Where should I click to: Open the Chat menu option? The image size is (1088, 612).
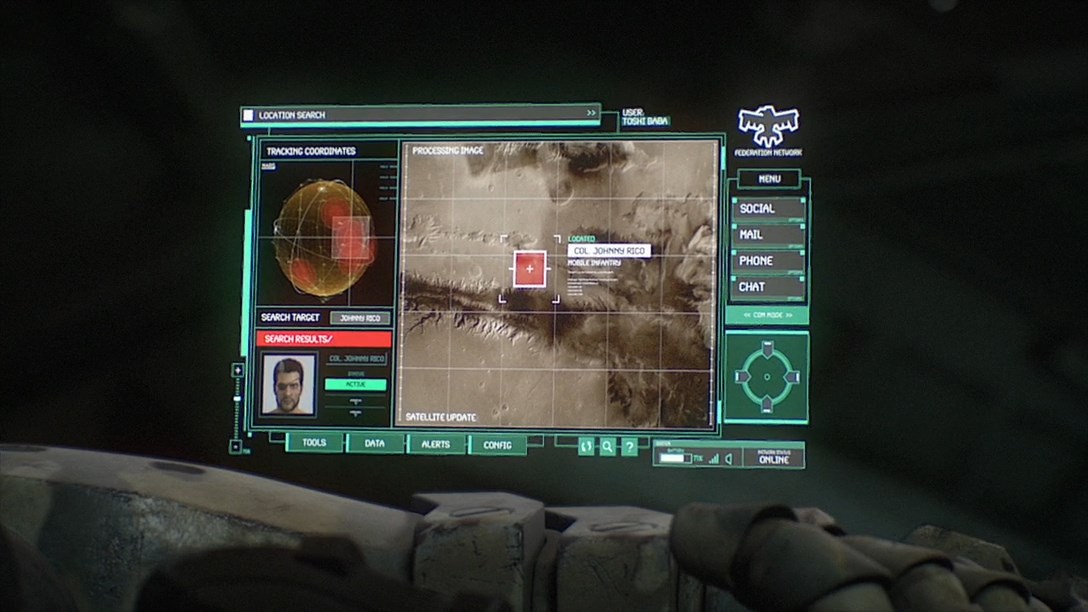767,287
